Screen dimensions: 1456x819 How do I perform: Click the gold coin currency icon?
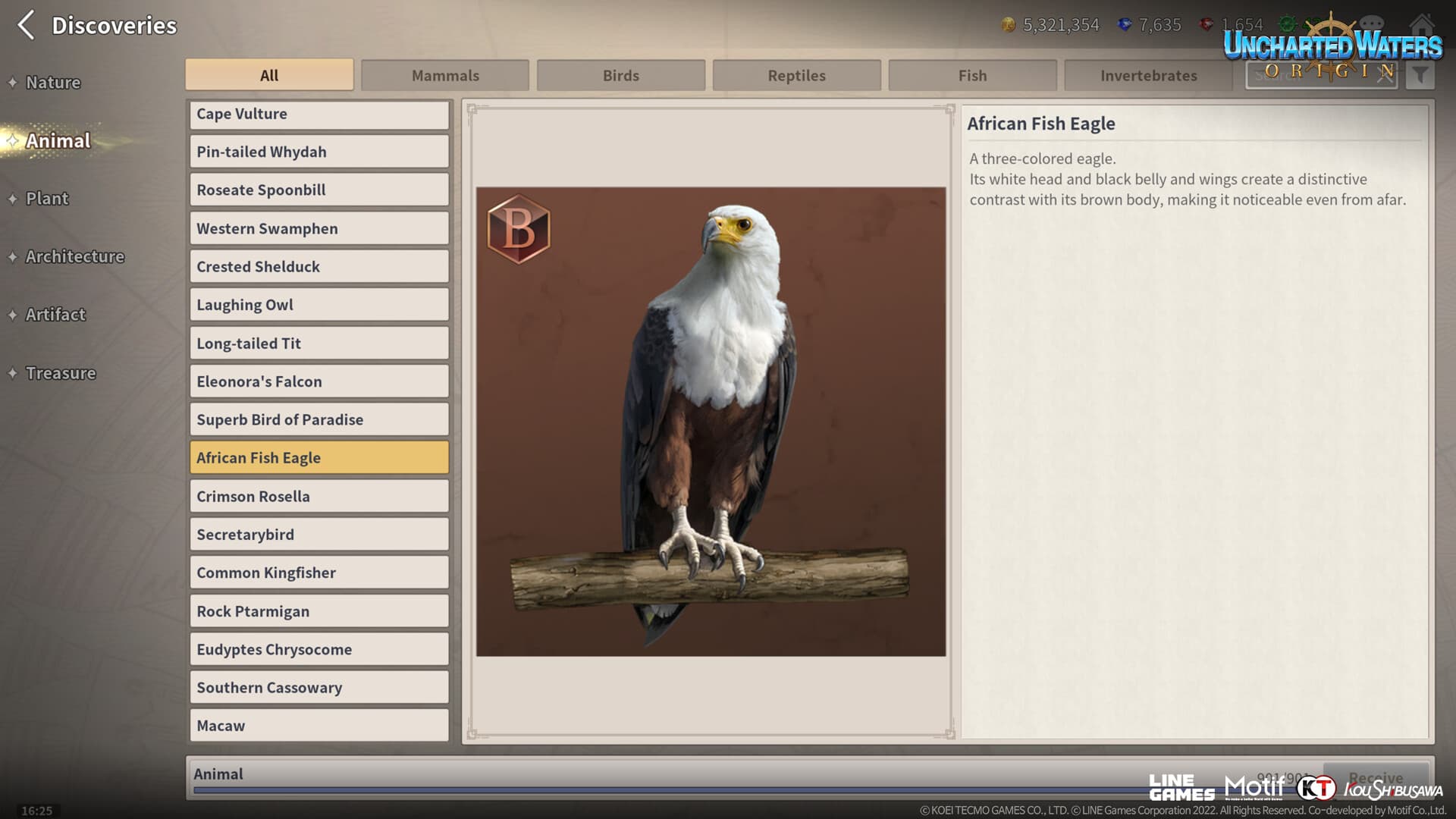(x=1008, y=25)
